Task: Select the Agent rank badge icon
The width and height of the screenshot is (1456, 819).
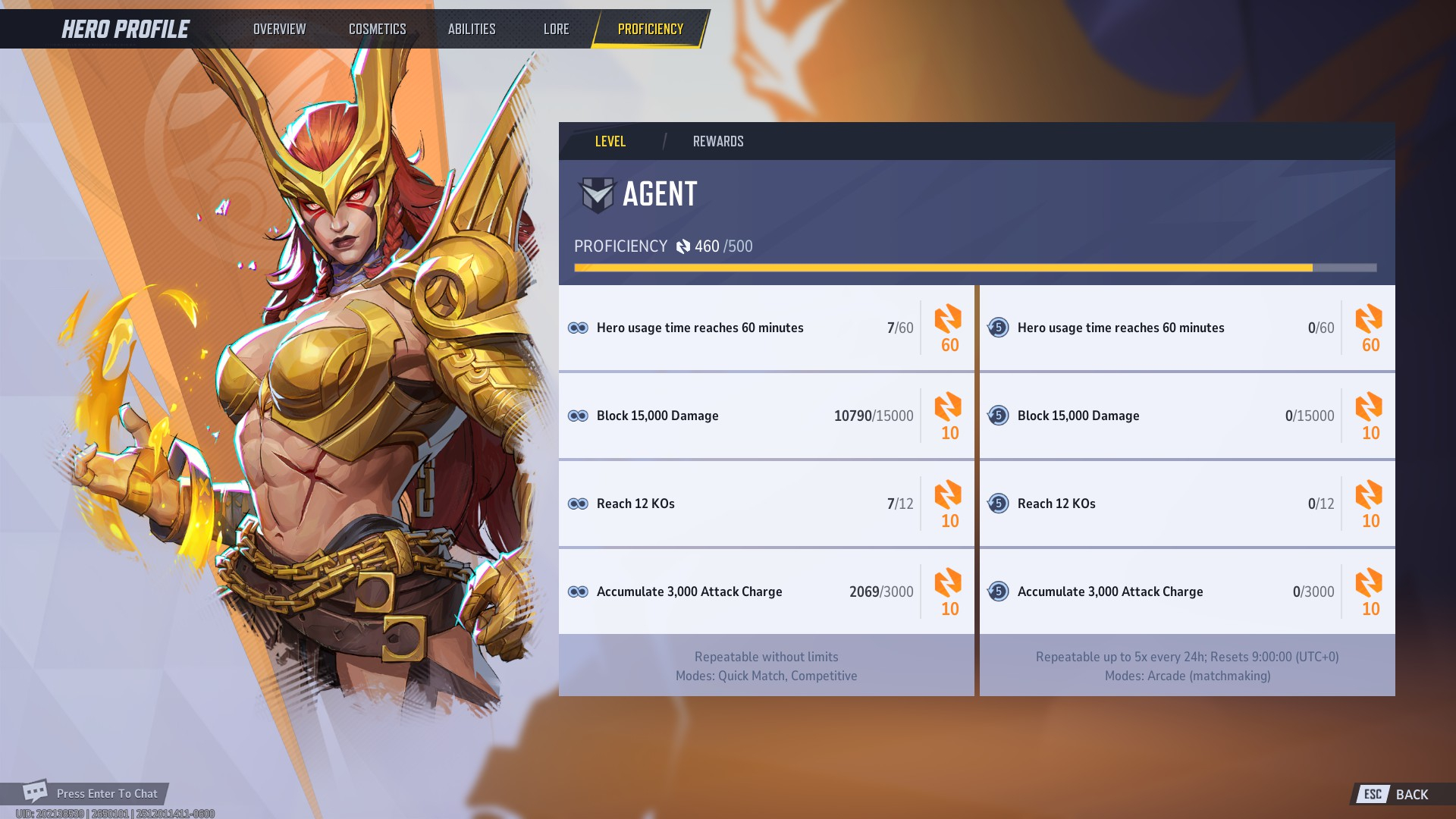Action: pos(597,195)
